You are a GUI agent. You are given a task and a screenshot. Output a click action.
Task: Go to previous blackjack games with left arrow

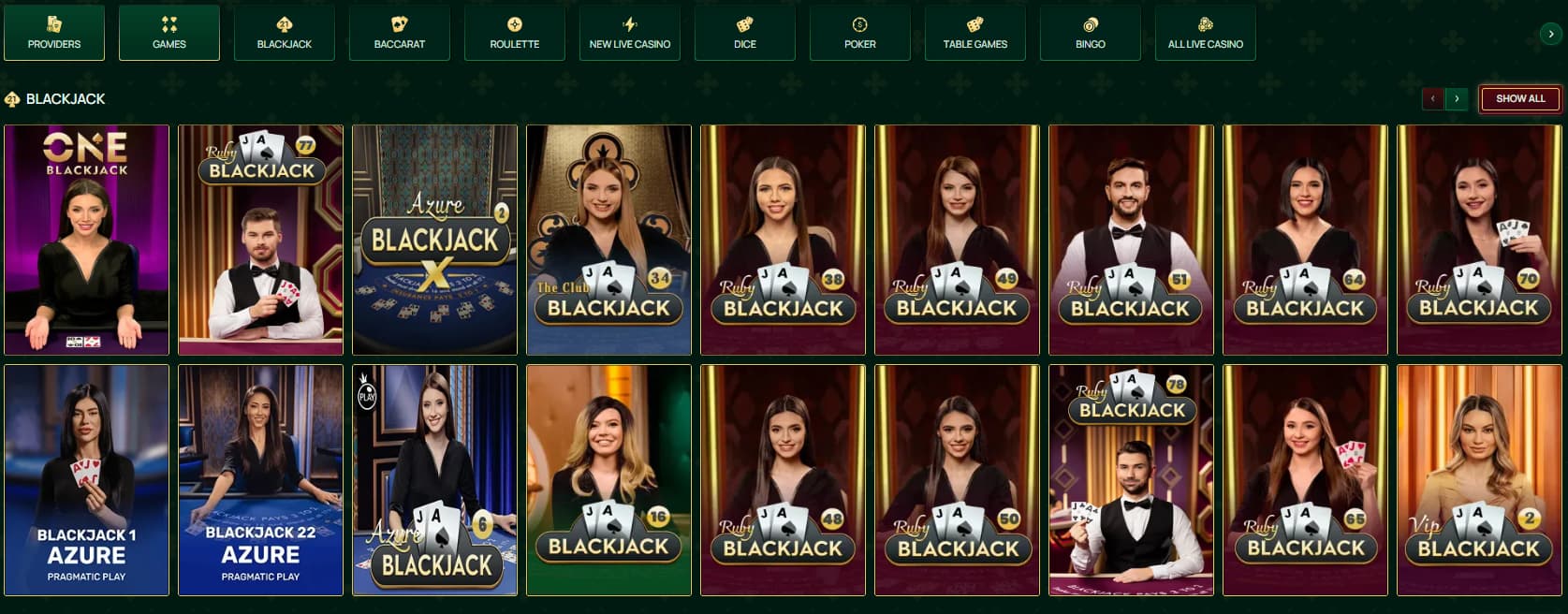click(x=1432, y=98)
